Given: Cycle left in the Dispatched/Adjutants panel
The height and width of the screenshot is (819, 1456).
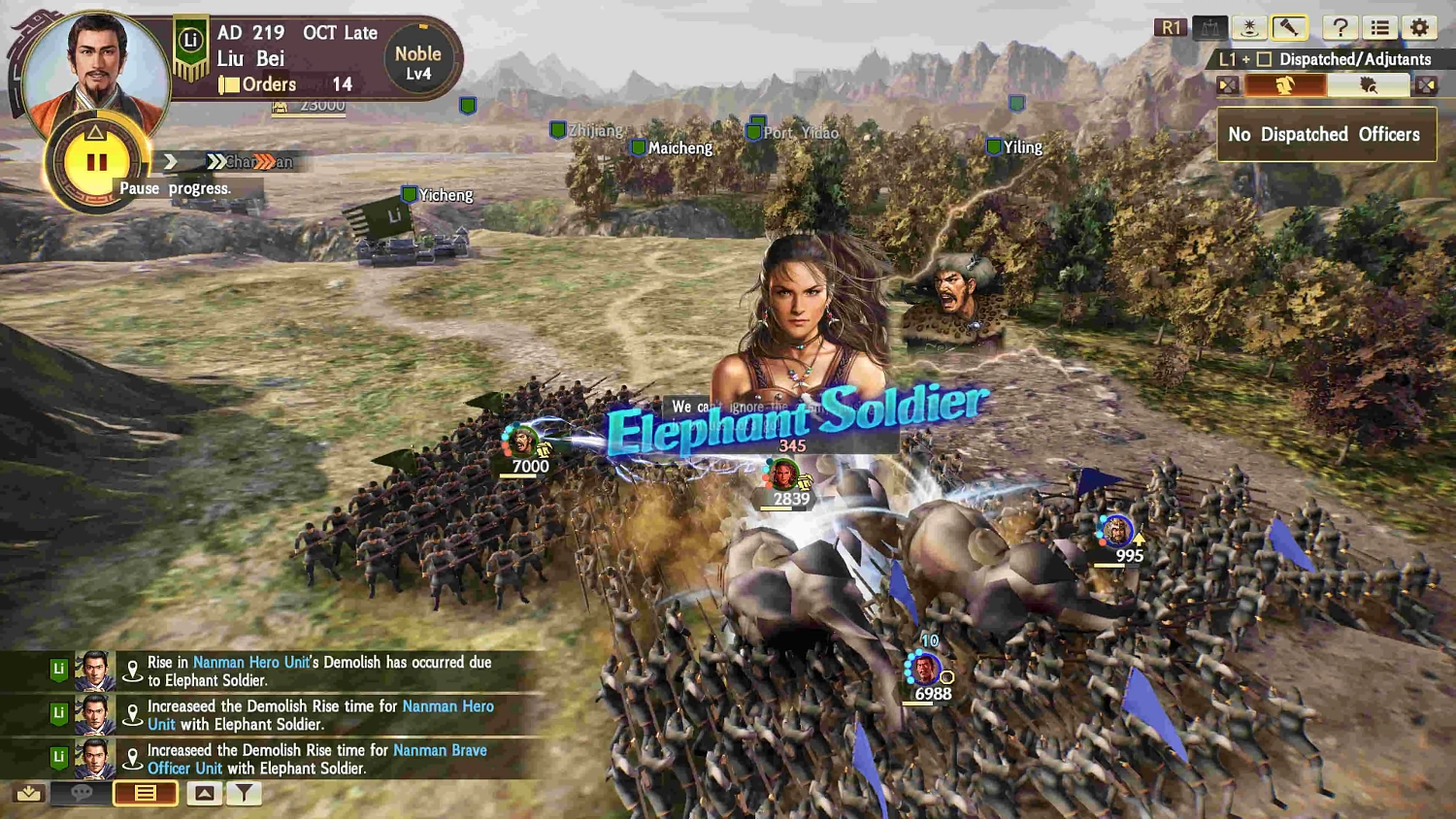Looking at the screenshot, I should (1226, 84).
